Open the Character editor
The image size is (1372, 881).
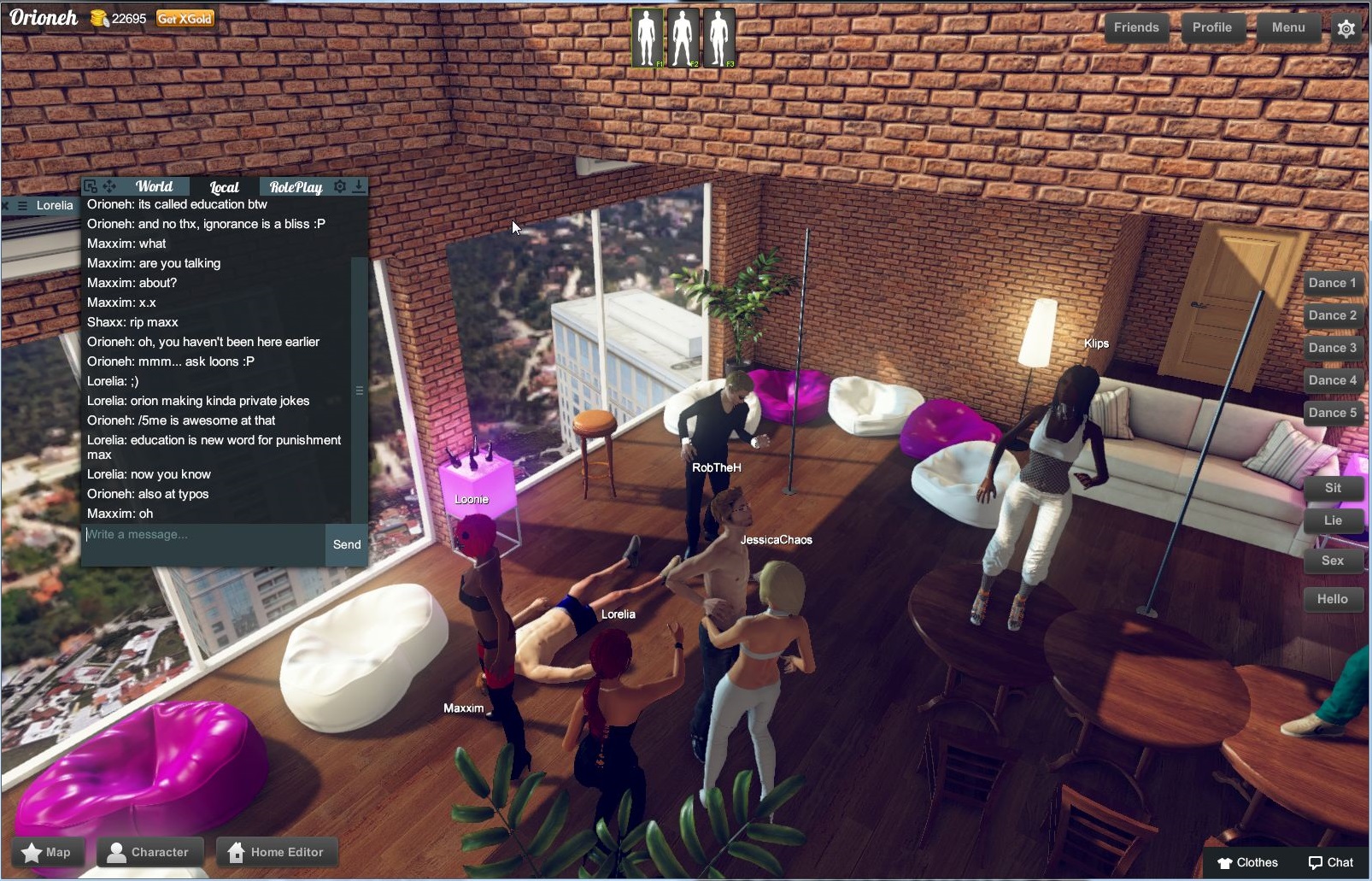150,852
